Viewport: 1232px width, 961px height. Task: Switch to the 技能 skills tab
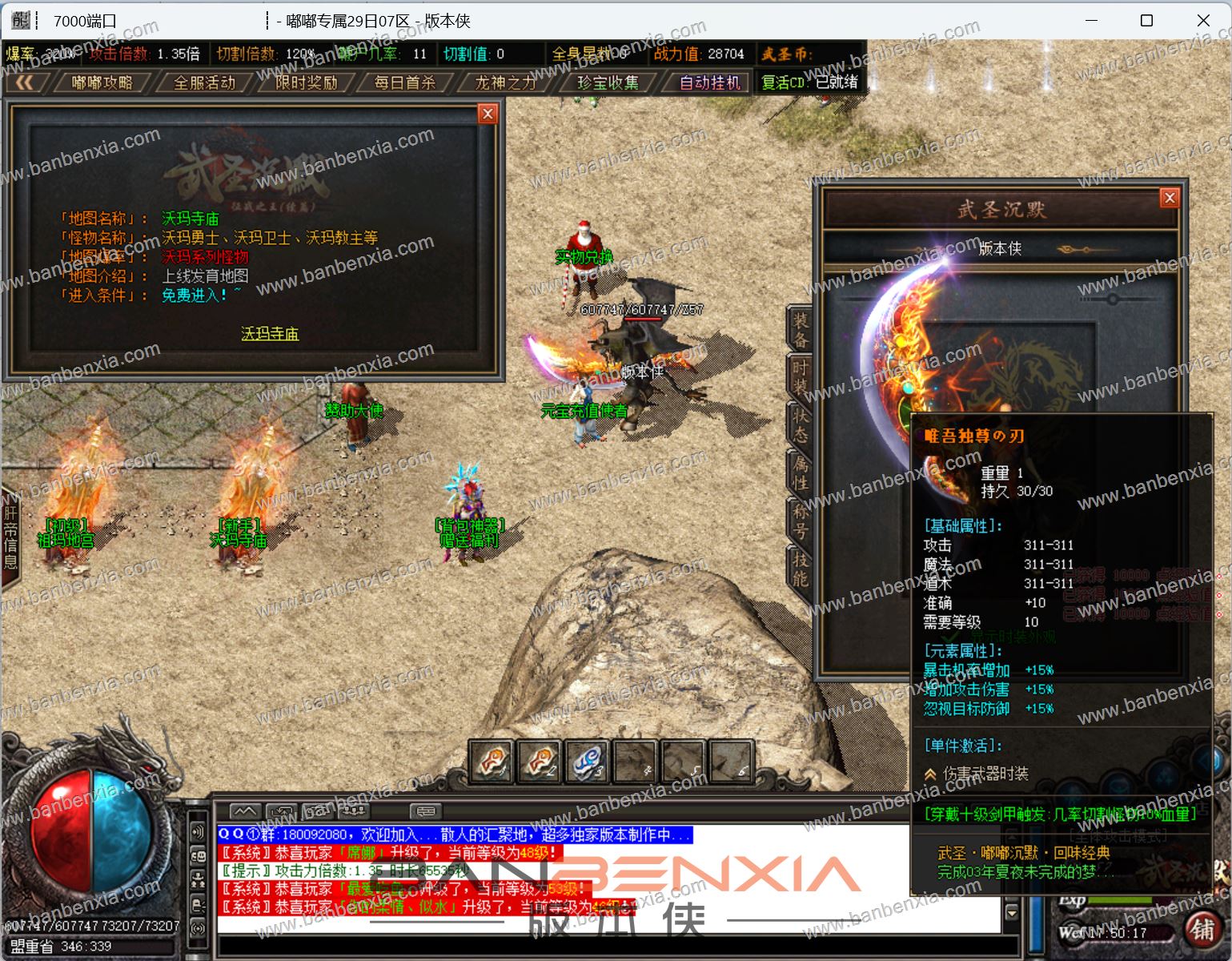pyautogui.click(x=801, y=569)
